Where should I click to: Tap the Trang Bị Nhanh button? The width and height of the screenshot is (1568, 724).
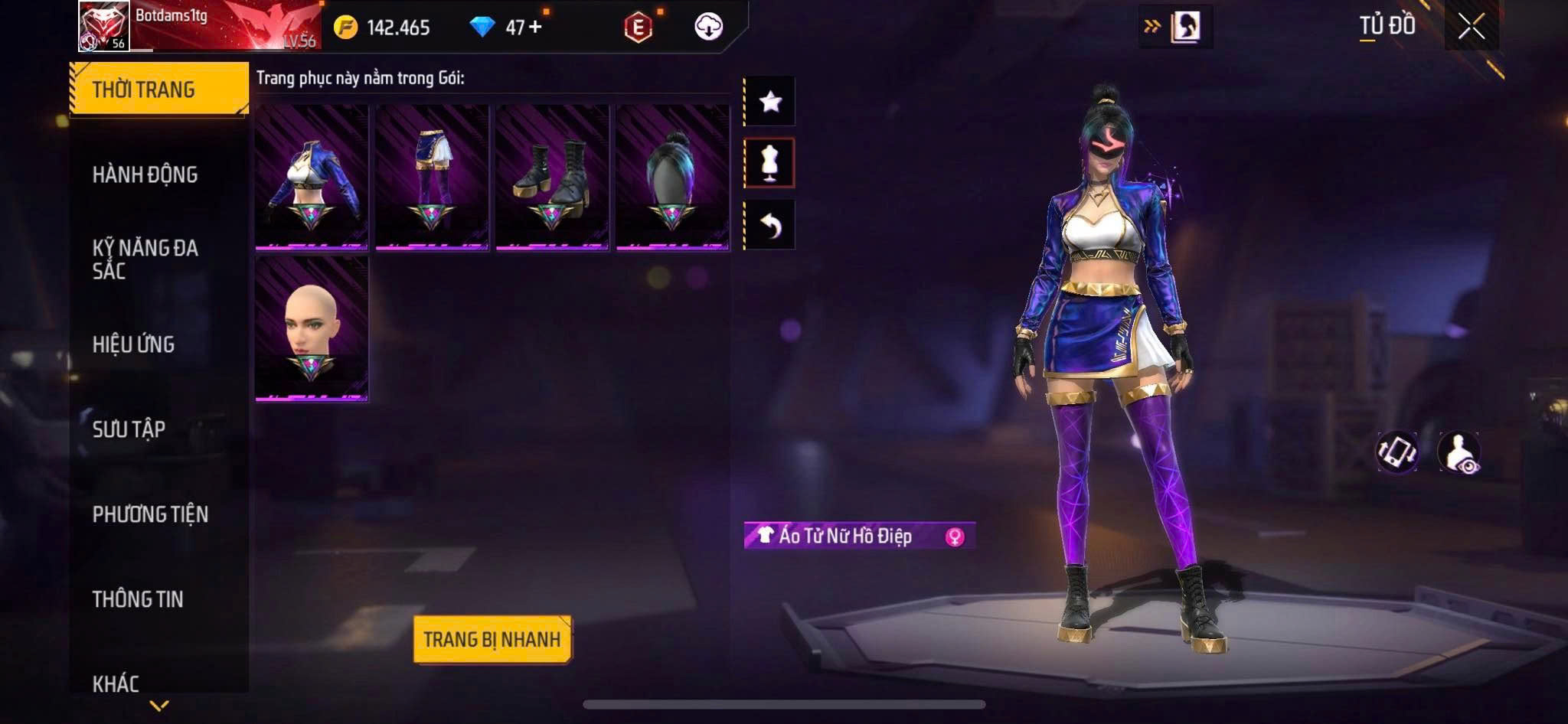(x=492, y=639)
